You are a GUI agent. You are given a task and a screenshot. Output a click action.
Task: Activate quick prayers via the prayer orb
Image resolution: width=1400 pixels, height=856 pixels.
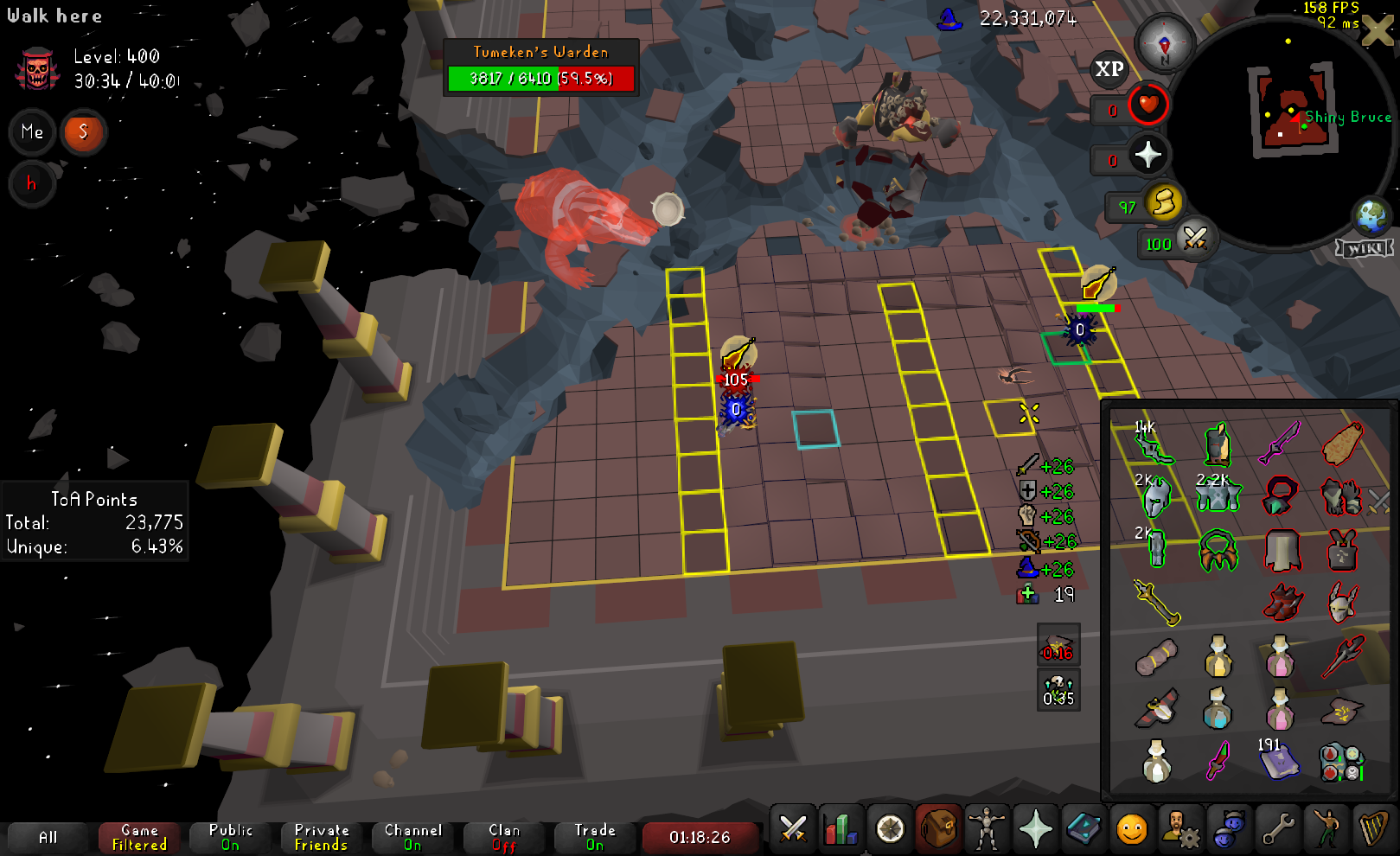tap(1148, 156)
